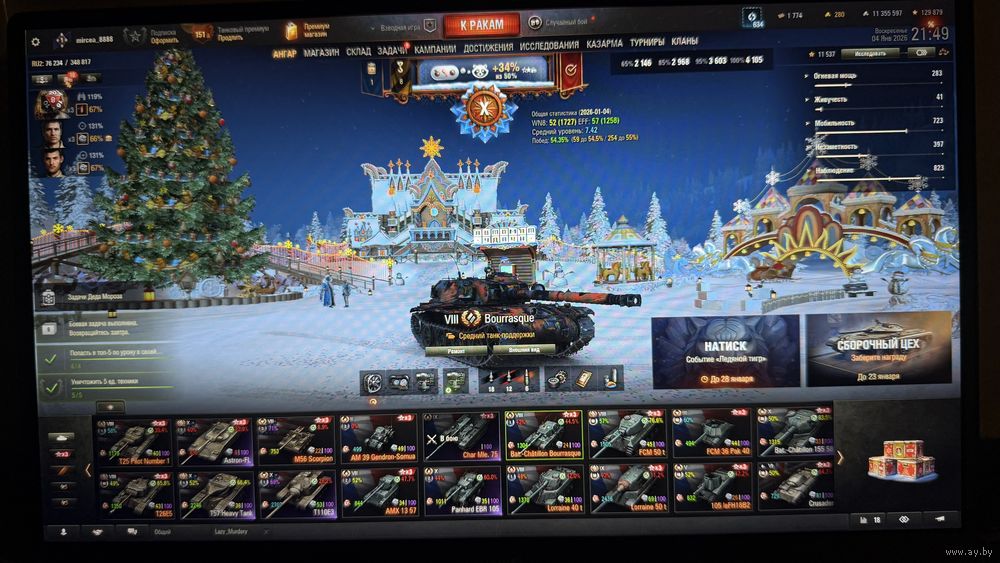Open the КАМПАНИИ tab
The width and height of the screenshot is (1000, 563).
pyautogui.click(x=435, y=48)
